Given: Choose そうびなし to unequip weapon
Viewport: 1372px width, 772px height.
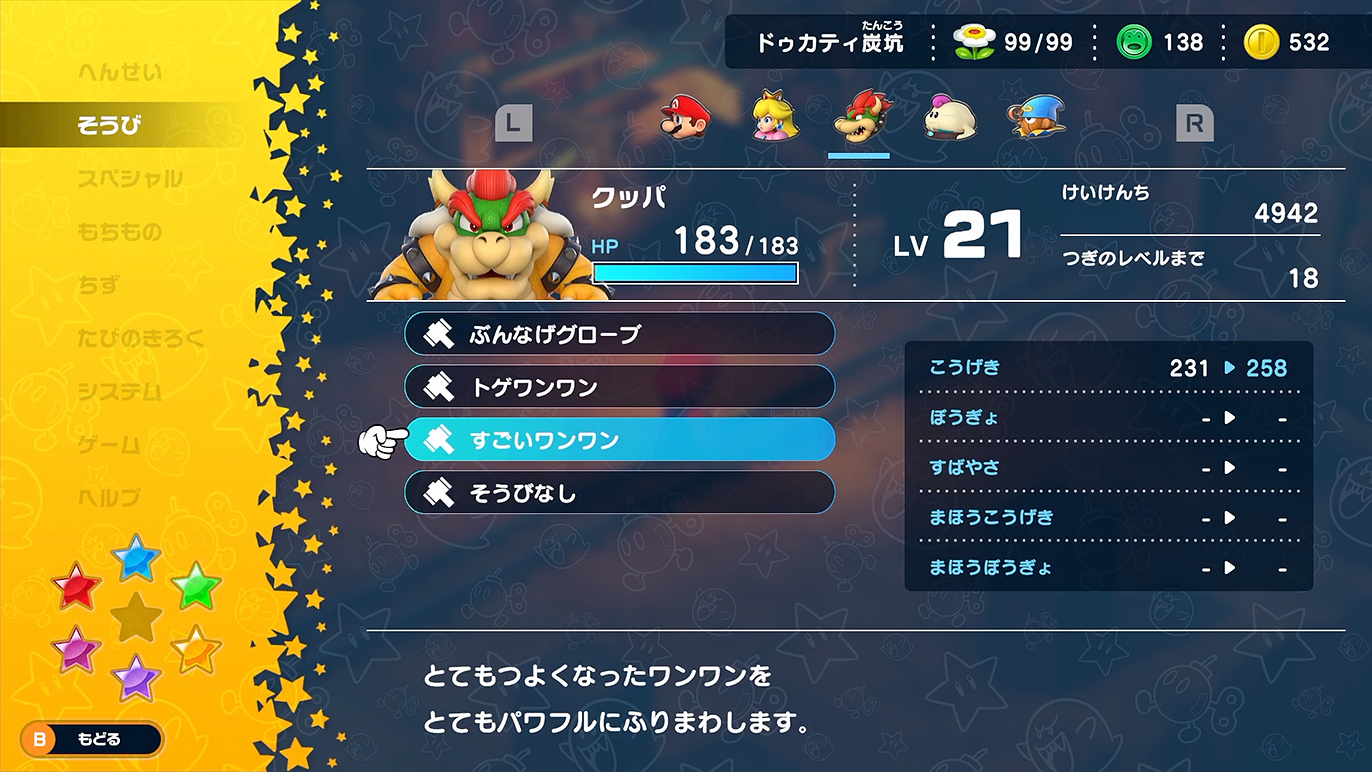Looking at the screenshot, I should pos(618,492).
